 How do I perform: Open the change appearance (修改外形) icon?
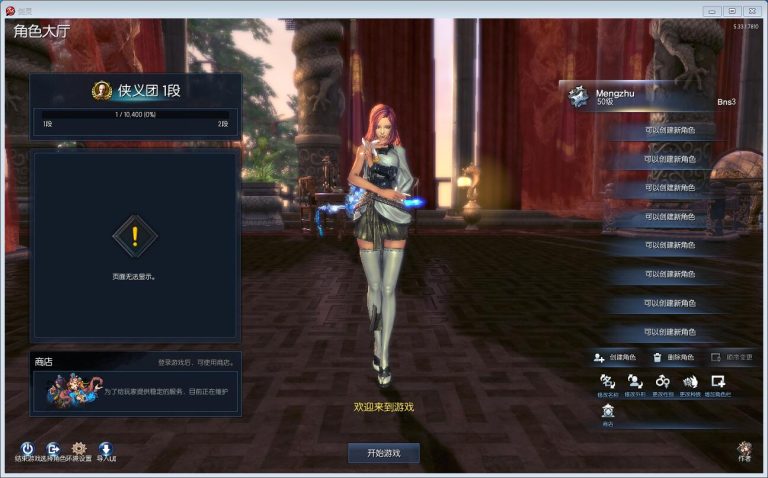click(634, 382)
